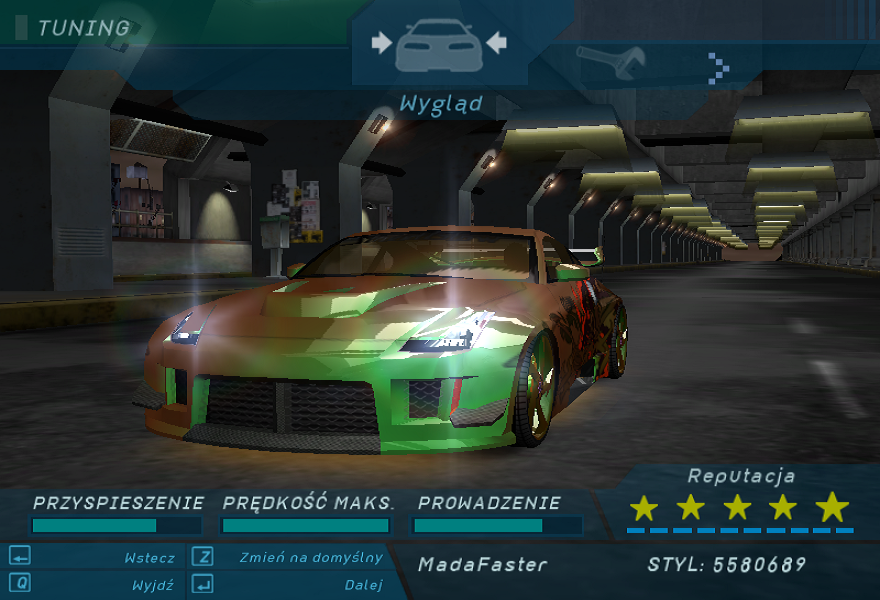This screenshot has height=600, width=880.
Task: Switch to the wrench performance category
Action: pos(611,64)
